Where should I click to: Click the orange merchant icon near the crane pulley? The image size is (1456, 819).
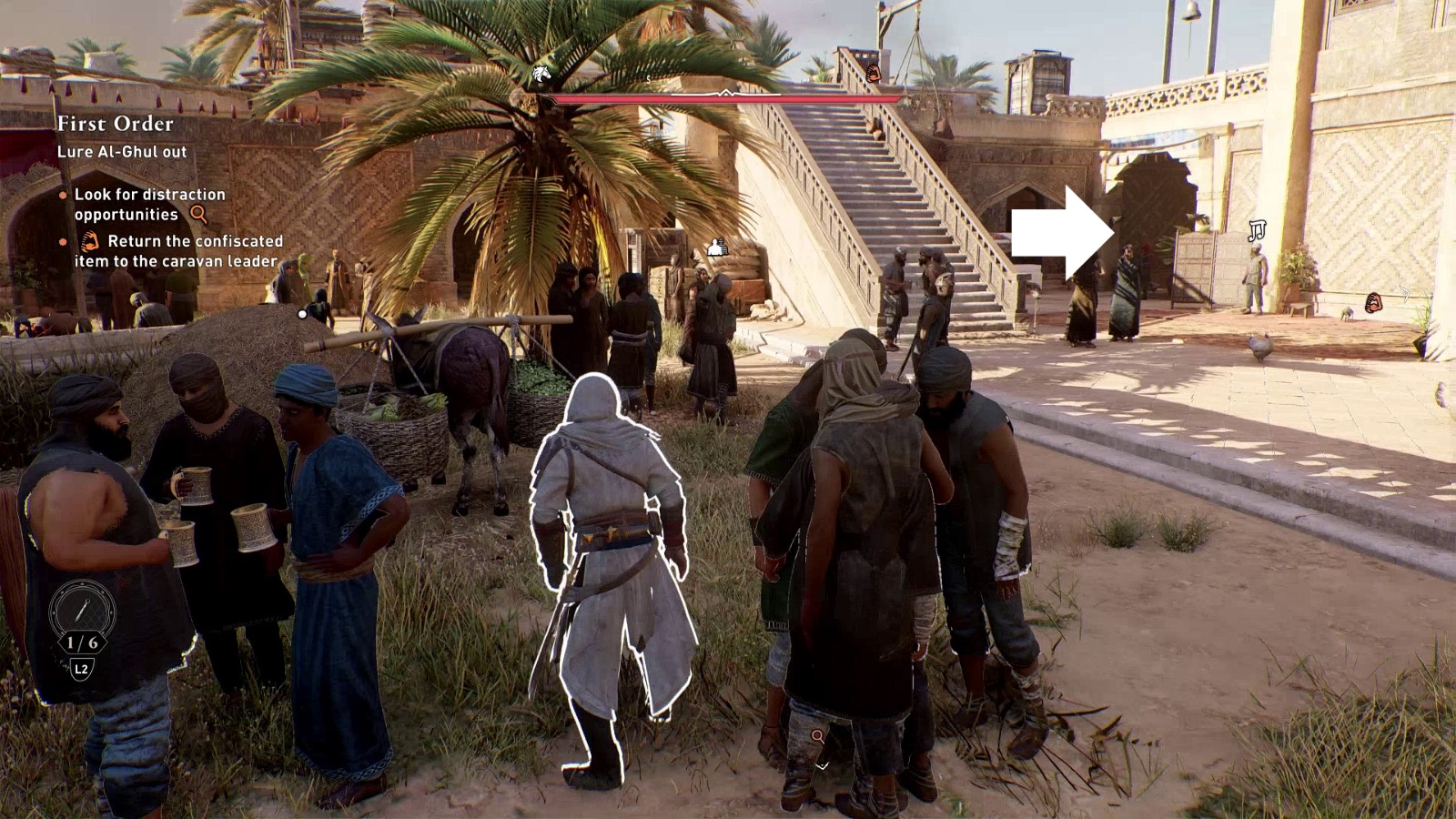[x=873, y=74]
